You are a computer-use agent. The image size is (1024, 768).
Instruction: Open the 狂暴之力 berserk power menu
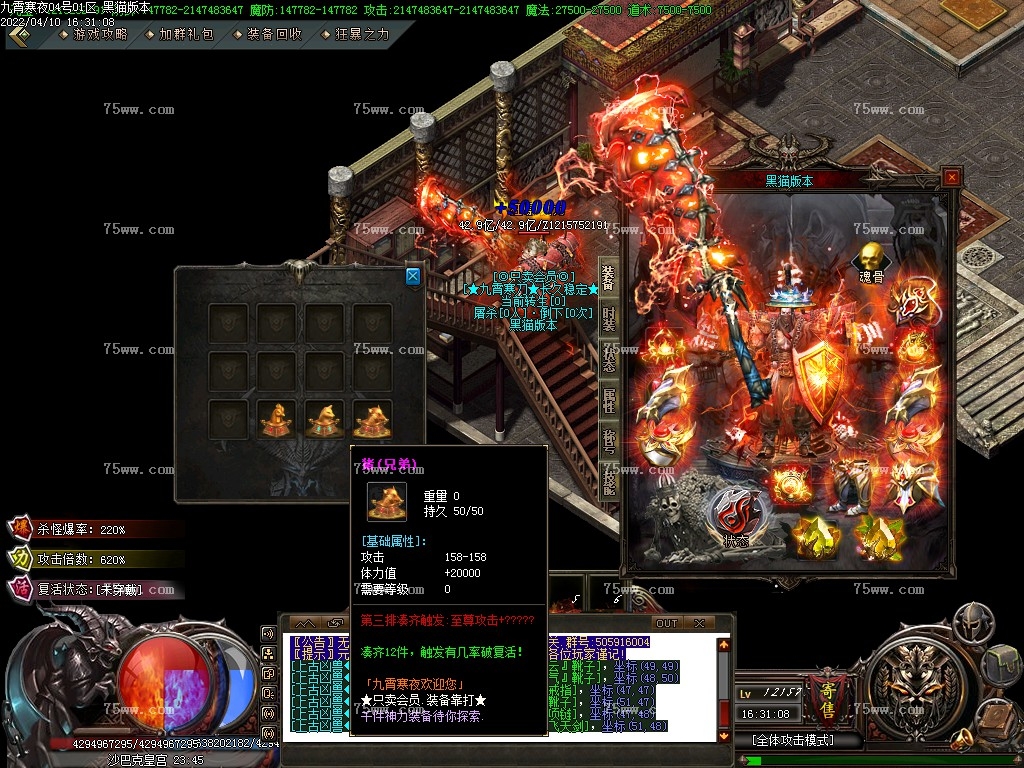coord(361,34)
